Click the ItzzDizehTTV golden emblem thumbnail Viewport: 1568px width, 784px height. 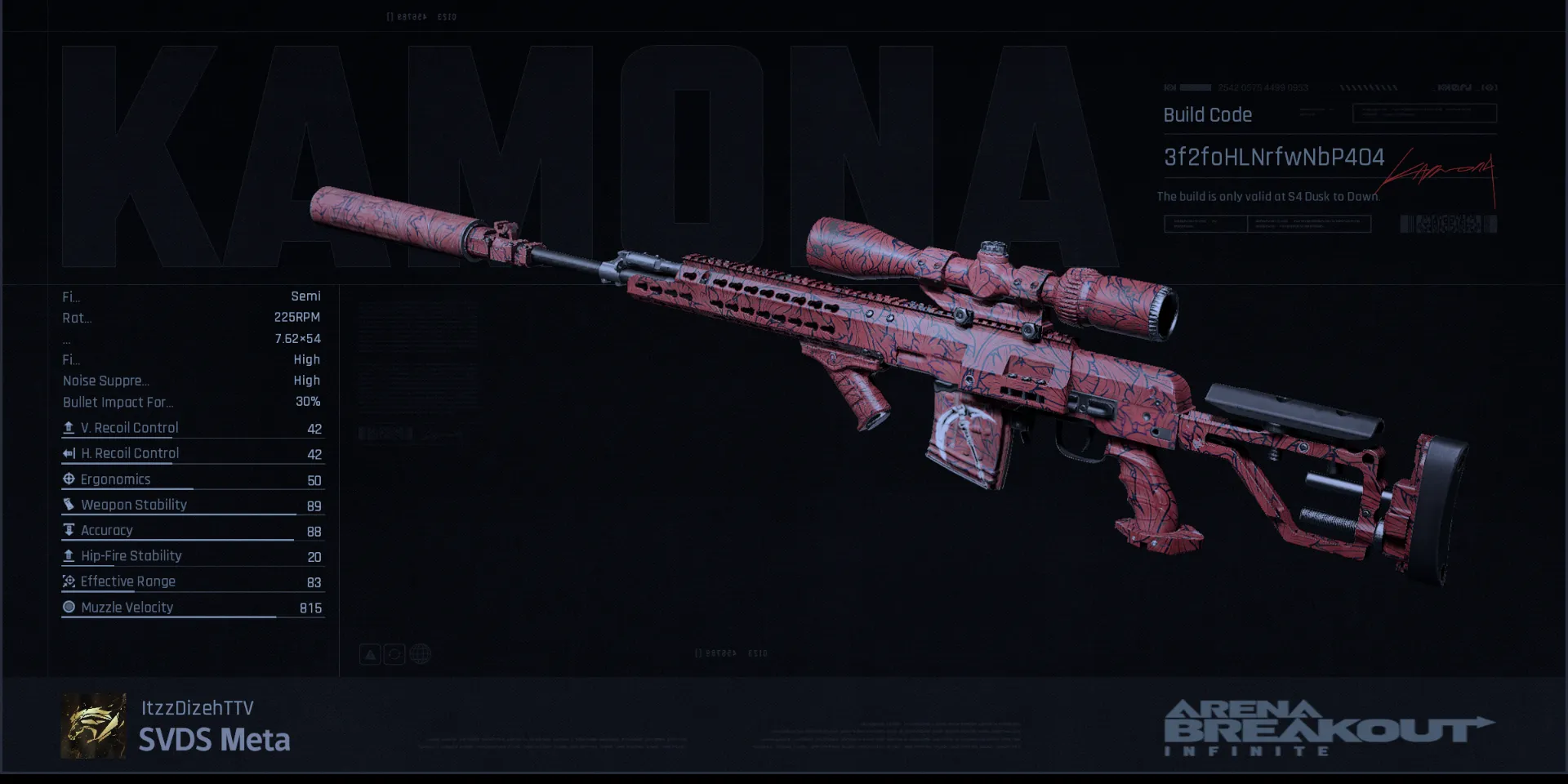coord(92,725)
